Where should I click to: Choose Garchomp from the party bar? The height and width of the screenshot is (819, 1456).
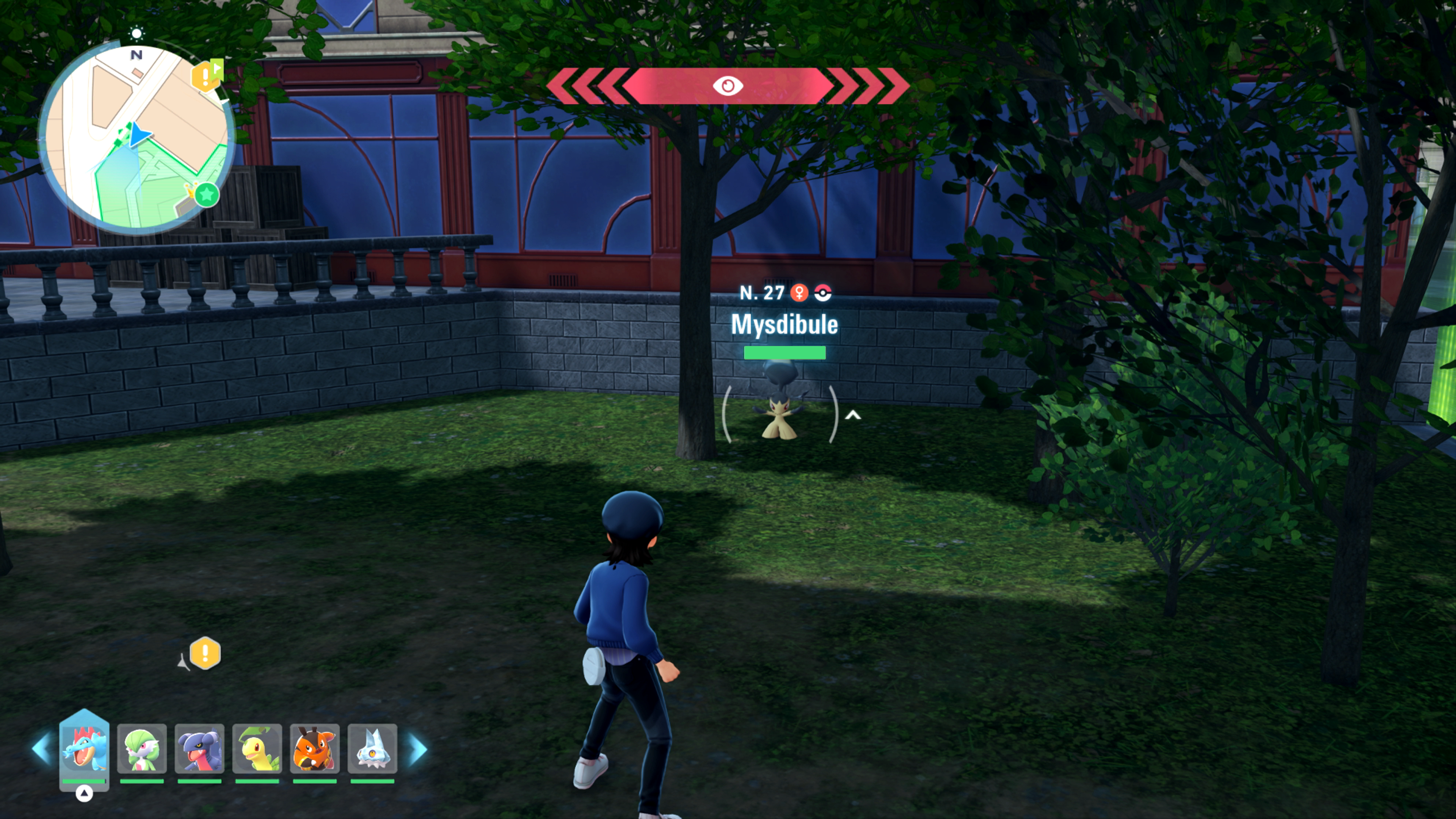pos(199,749)
